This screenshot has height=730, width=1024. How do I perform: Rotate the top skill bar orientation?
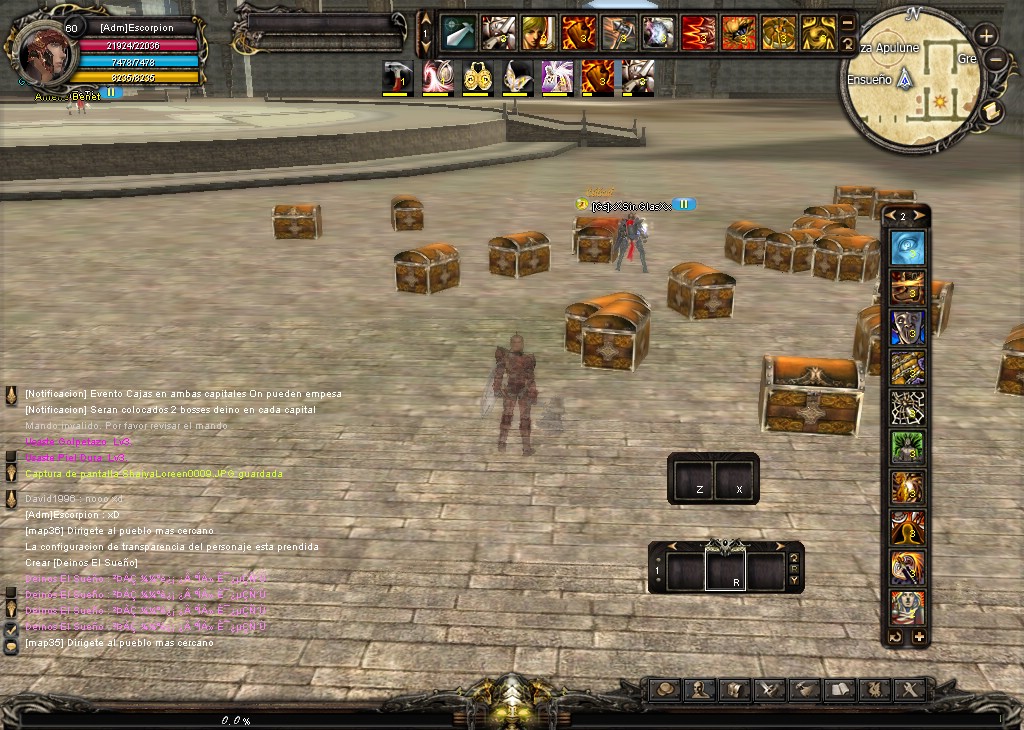pos(848,44)
